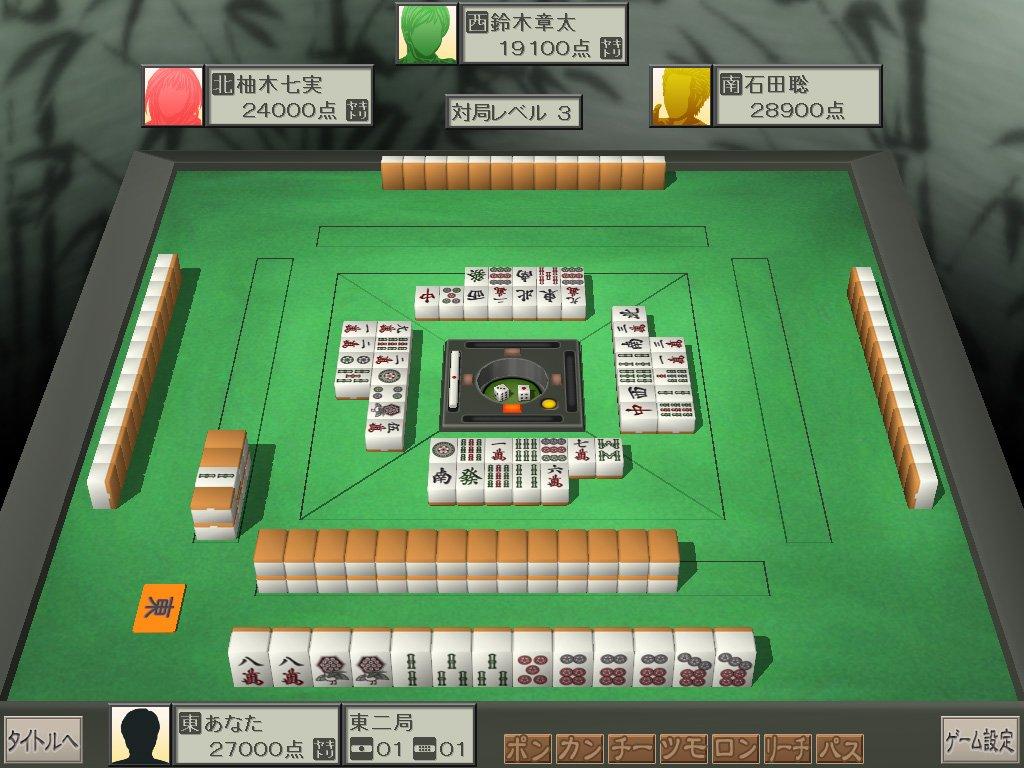Call チー (Chi)
The width and height of the screenshot is (1024, 768).
click(x=631, y=749)
